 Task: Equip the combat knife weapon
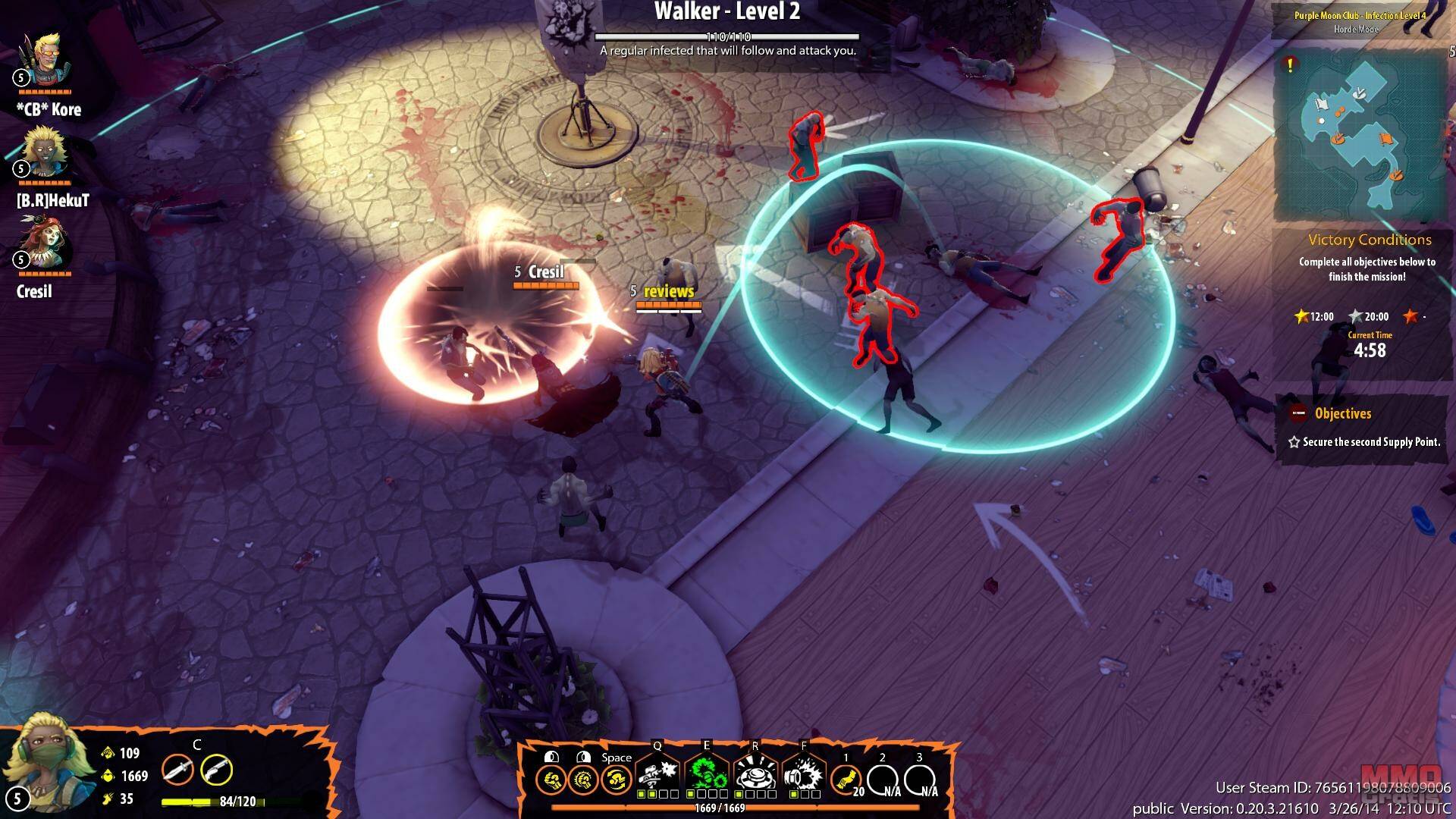pyautogui.click(x=177, y=770)
